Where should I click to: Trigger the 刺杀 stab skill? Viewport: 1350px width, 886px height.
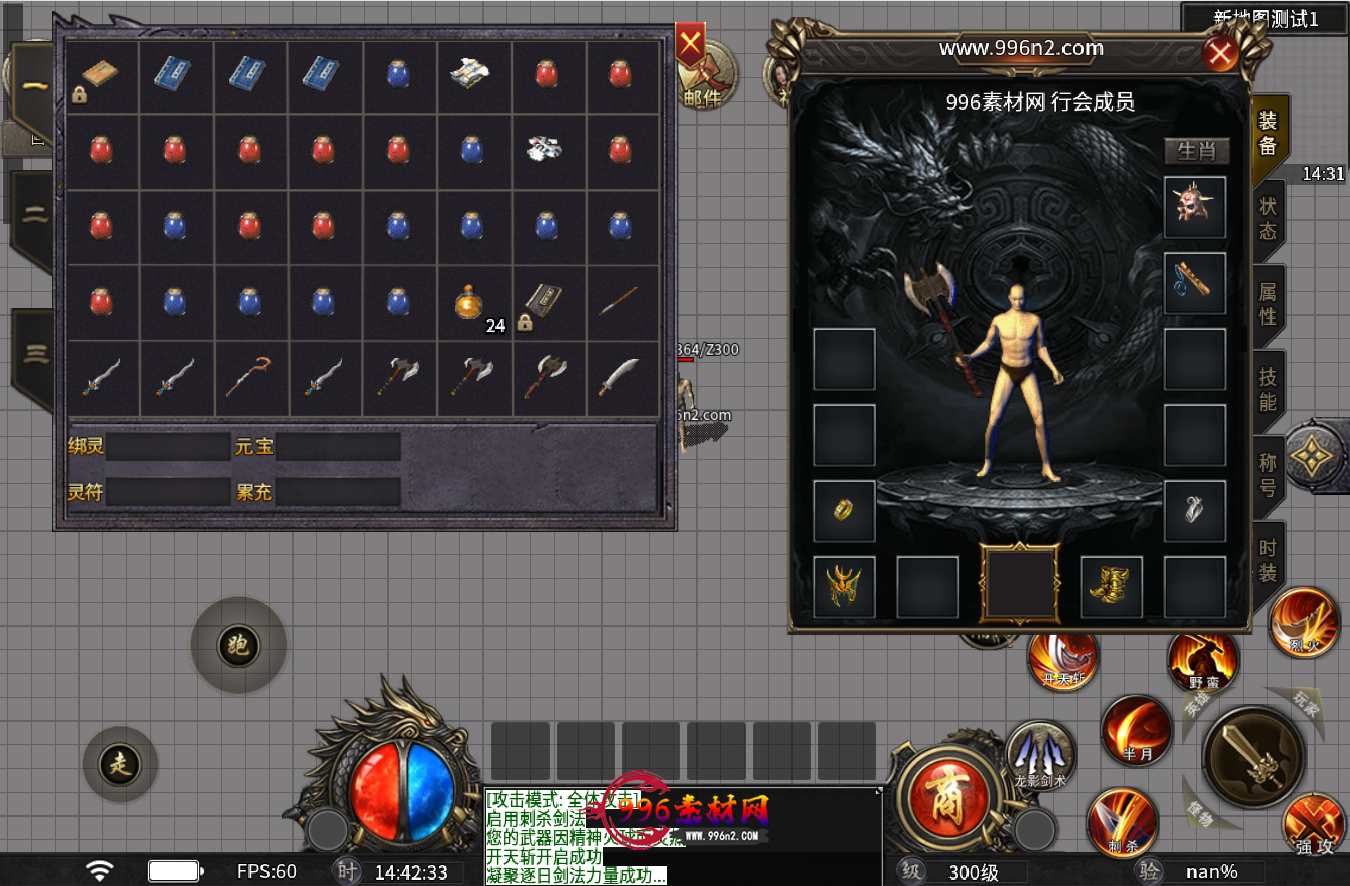click(1122, 822)
